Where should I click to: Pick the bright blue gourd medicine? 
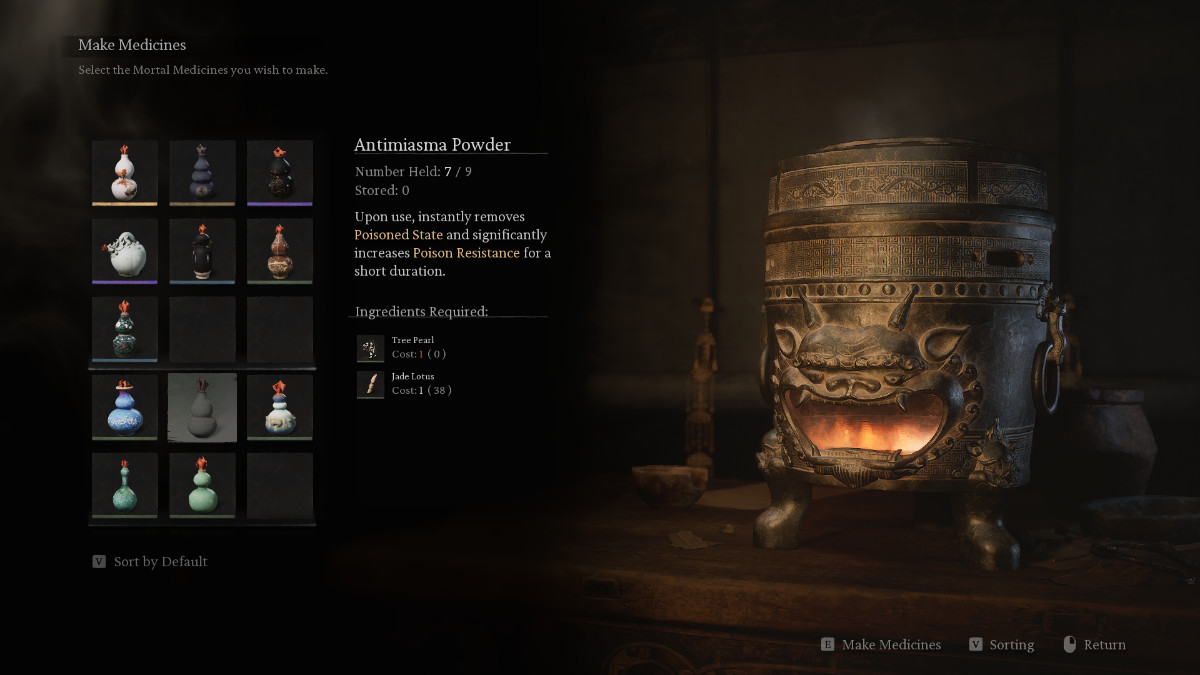click(x=125, y=407)
